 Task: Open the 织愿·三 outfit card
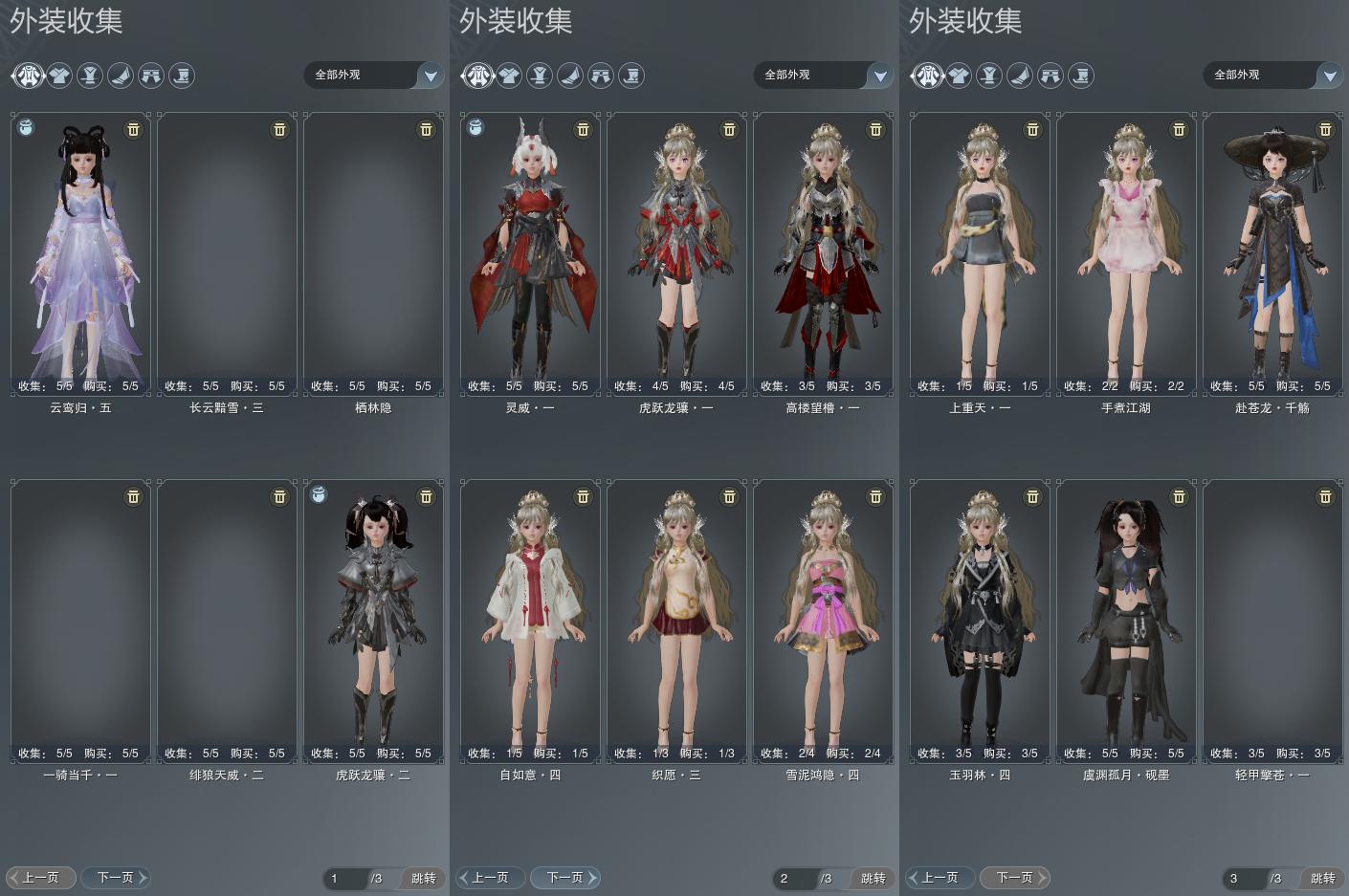click(x=676, y=621)
